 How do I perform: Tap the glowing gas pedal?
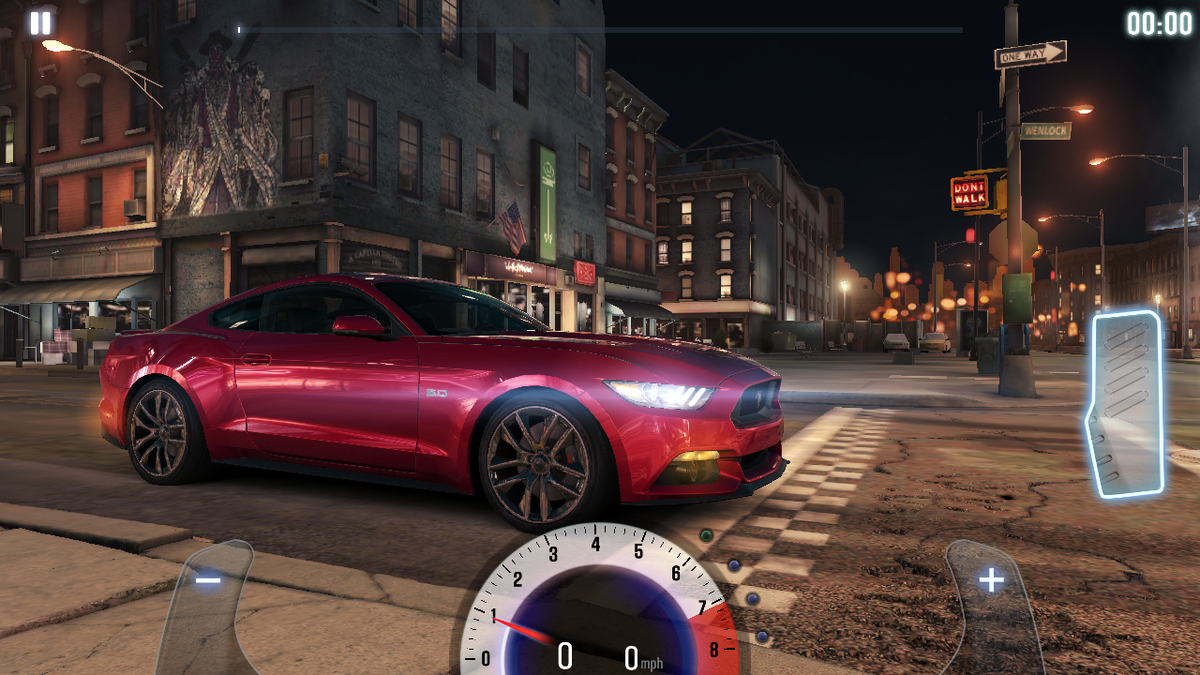pos(1126,404)
